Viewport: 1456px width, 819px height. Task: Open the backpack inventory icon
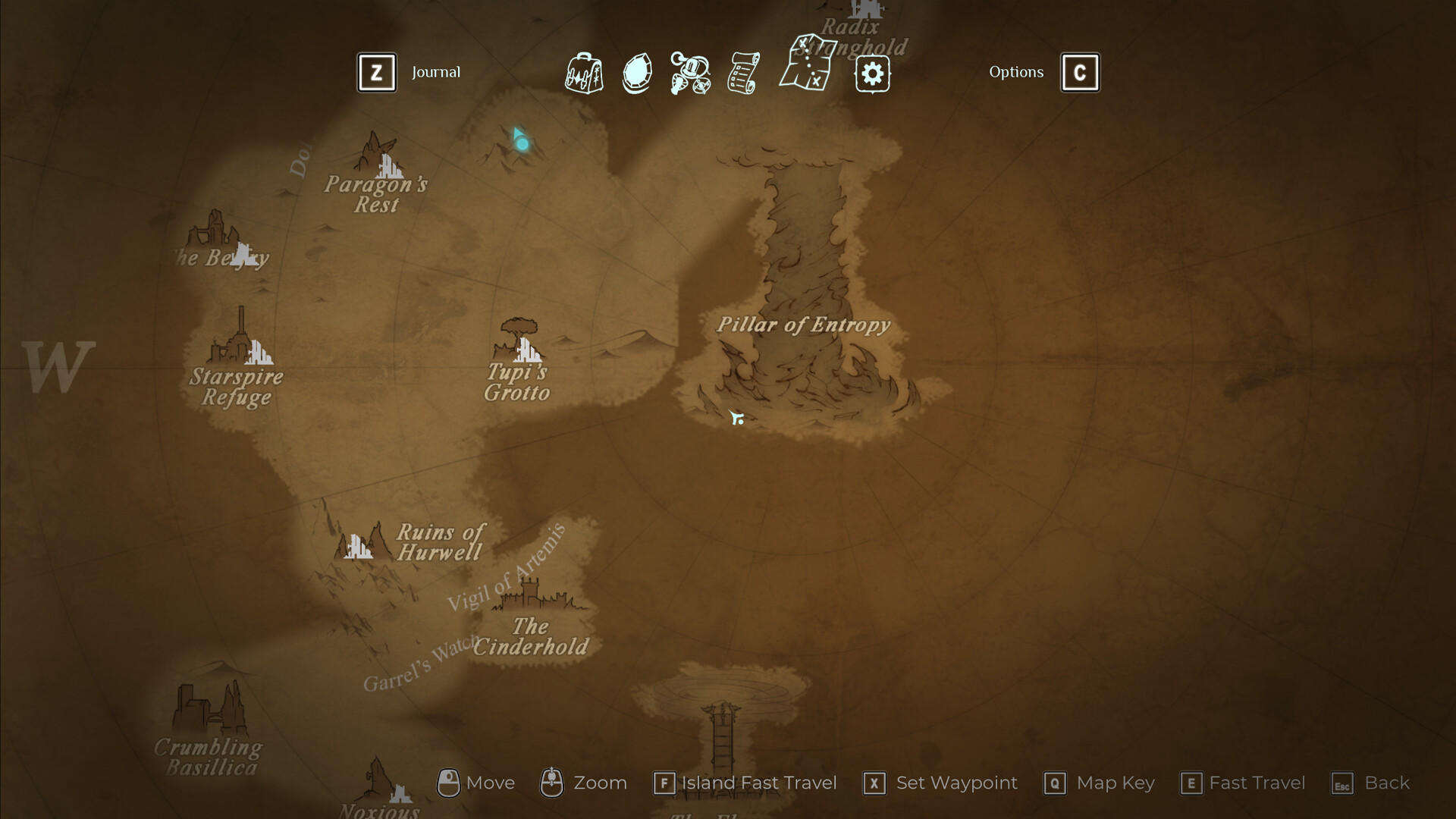584,73
